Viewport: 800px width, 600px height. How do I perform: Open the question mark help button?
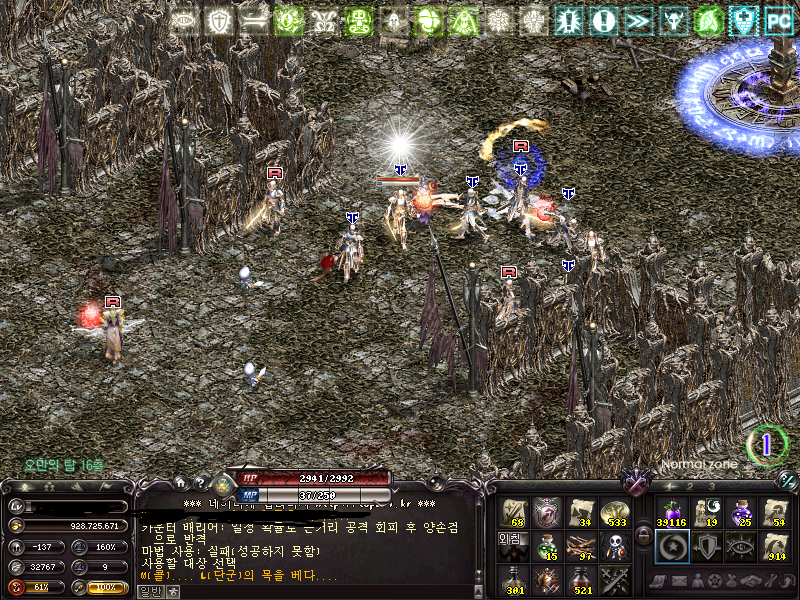pyautogui.click(x=200, y=483)
